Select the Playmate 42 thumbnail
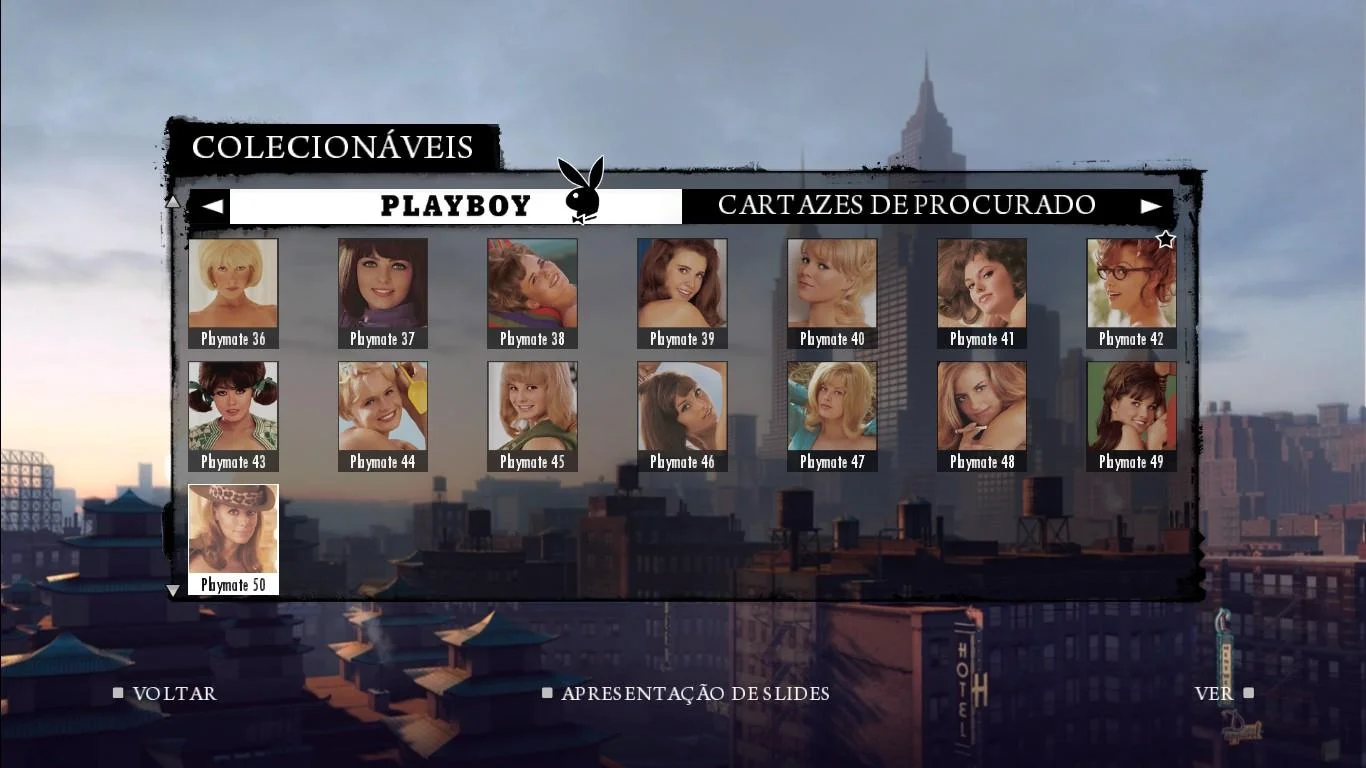Image resolution: width=1366 pixels, height=768 pixels. pos(1131,293)
